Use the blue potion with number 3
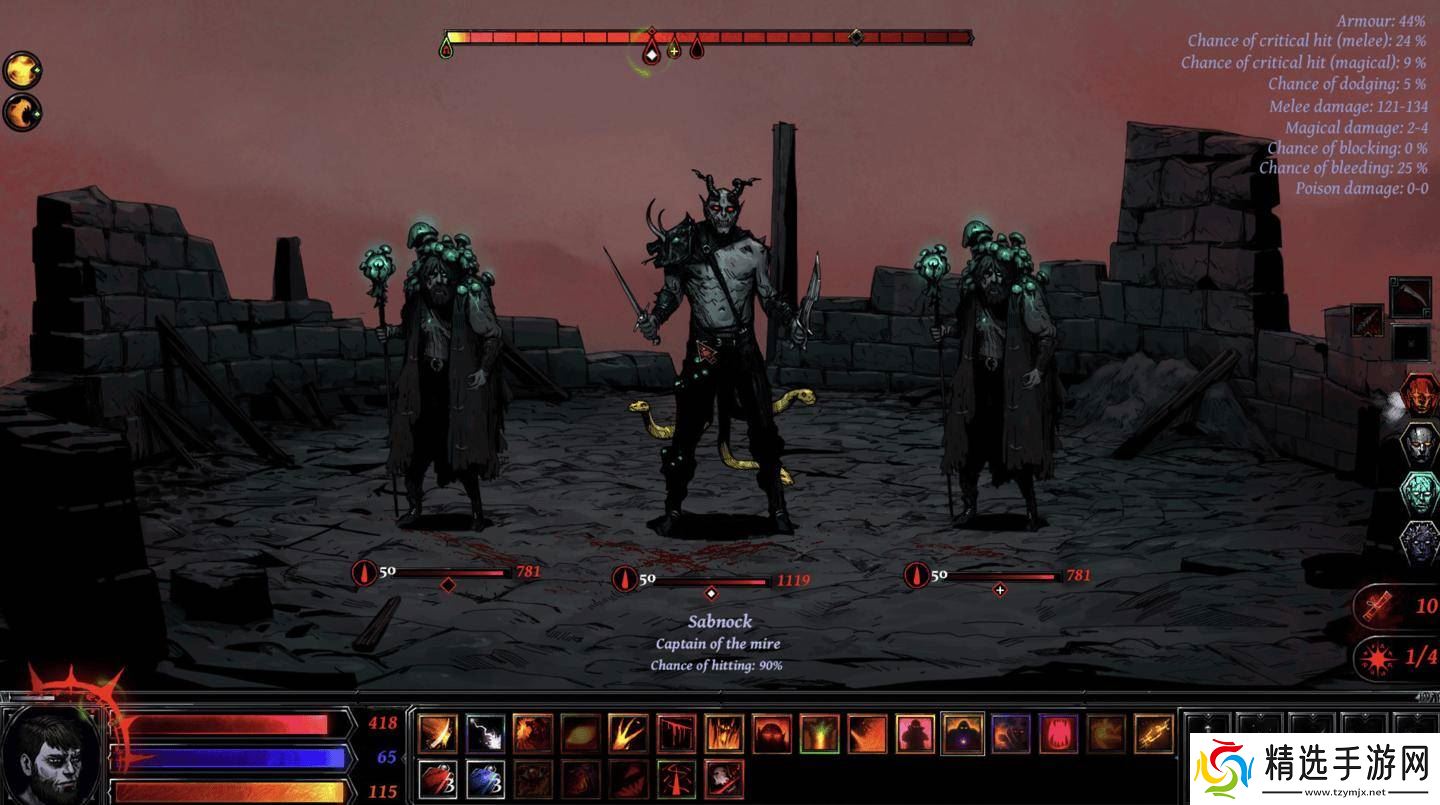This screenshot has width=1440, height=805. (x=485, y=779)
